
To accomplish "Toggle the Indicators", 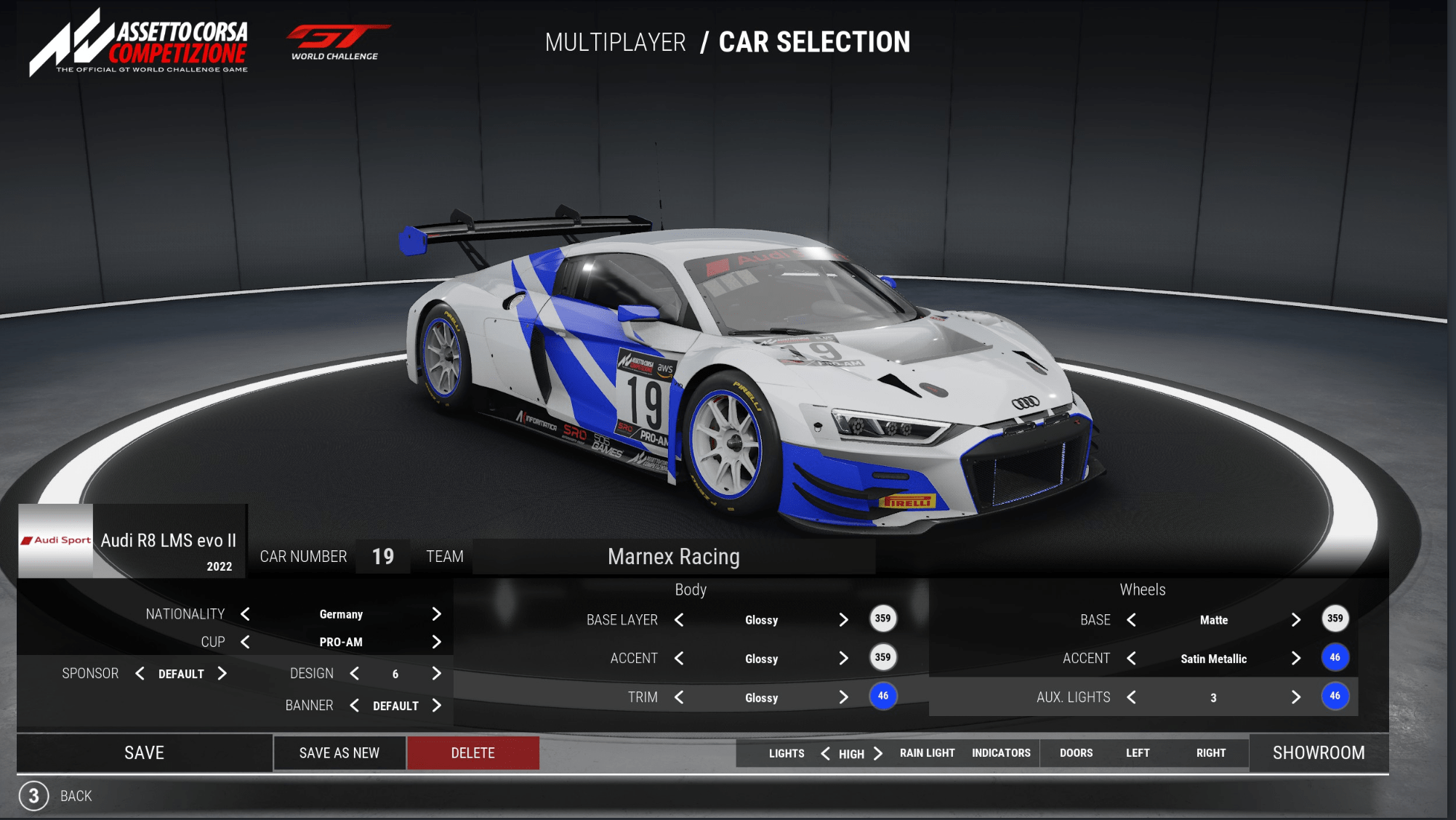I will click(1001, 753).
